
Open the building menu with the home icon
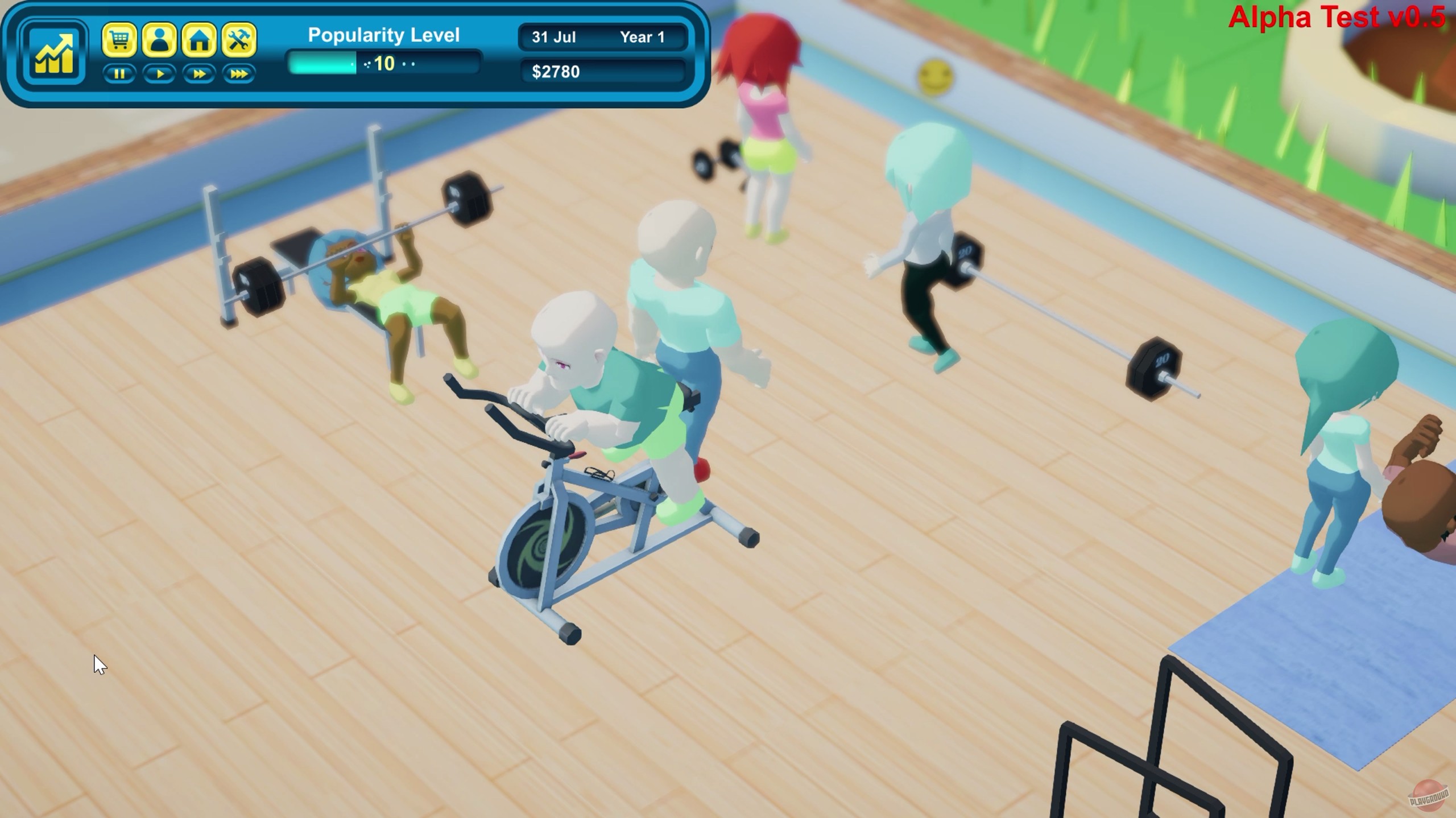pos(200,40)
